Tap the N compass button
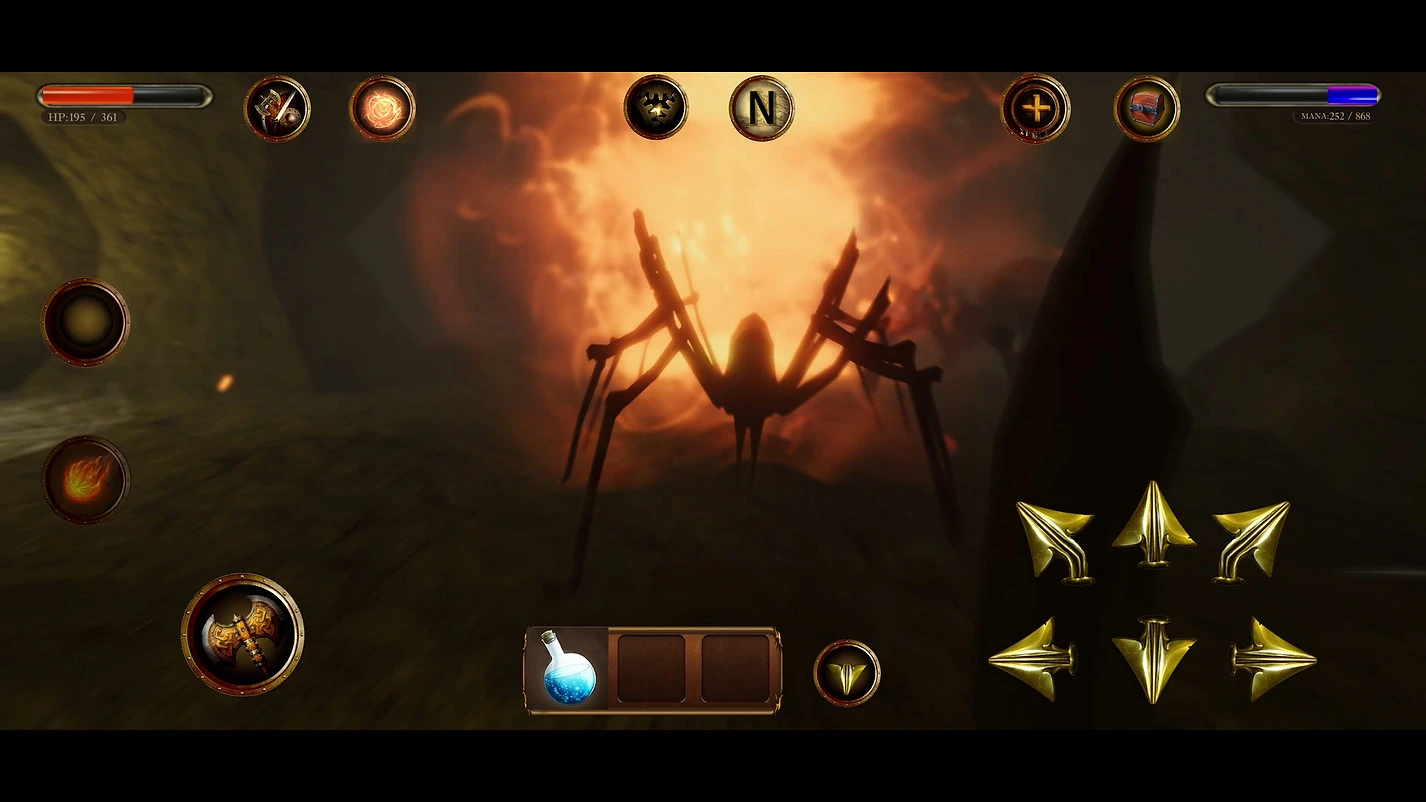The image size is (1426, 802). click(761, 108)
